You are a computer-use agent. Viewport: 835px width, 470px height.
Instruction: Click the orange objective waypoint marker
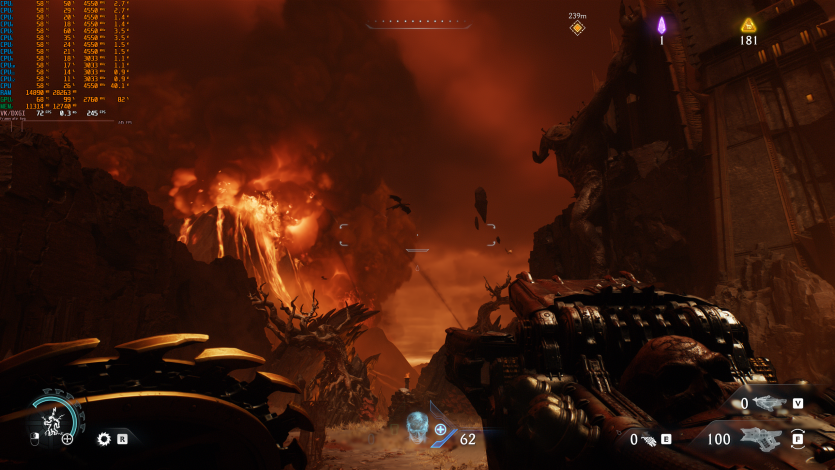(577, 28)
